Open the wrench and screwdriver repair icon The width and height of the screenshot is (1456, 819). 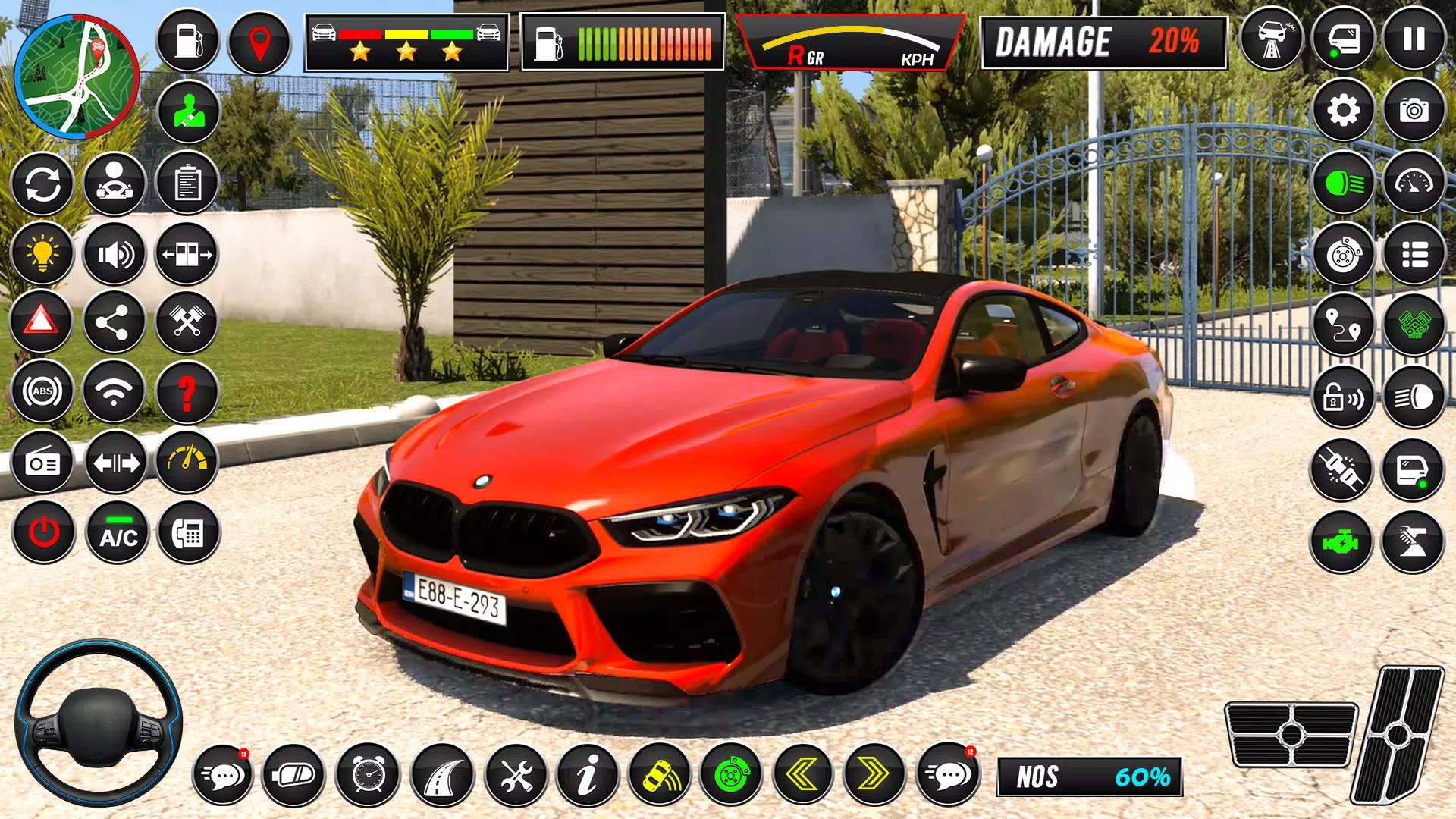click(x=516, y=776)
